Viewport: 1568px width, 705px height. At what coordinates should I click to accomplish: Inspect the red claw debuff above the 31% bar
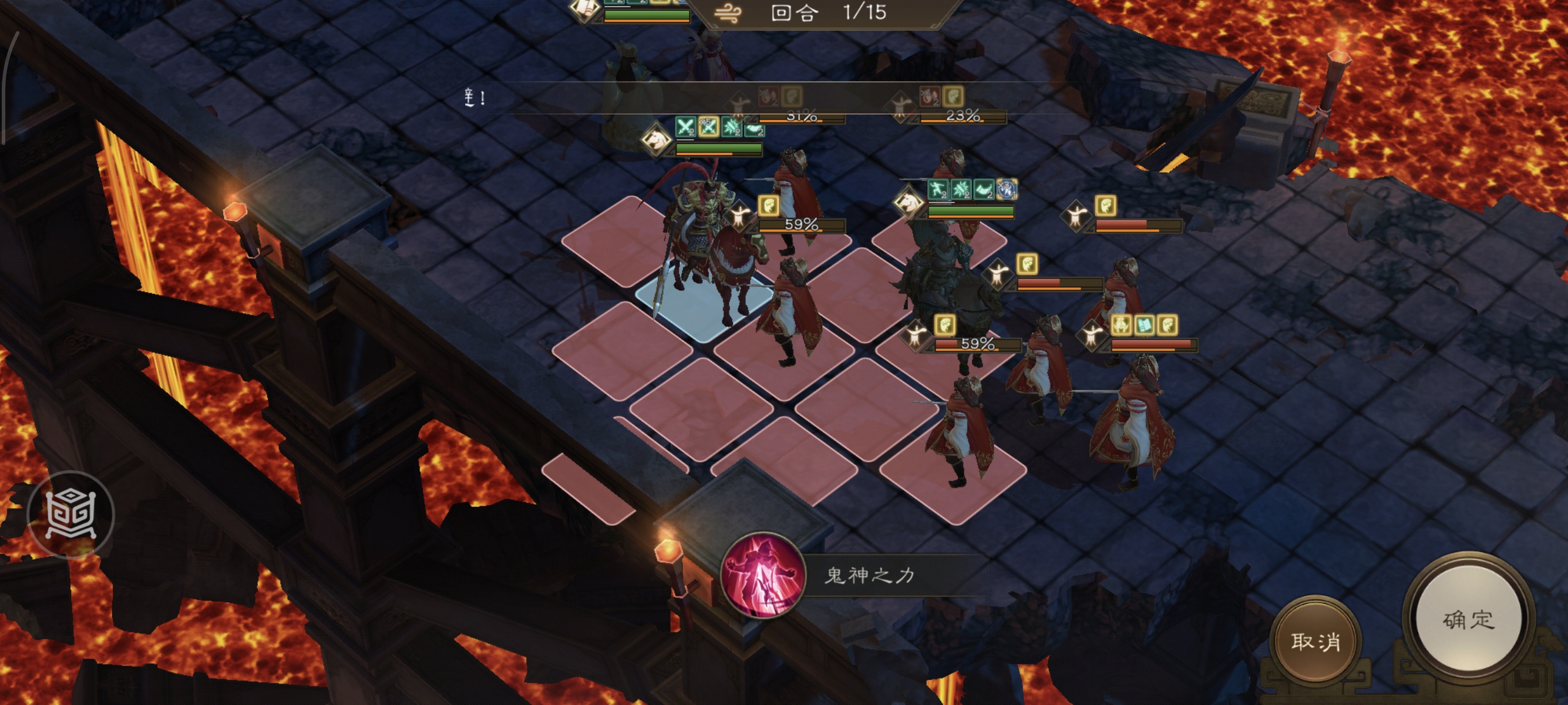tap(770, 97)
